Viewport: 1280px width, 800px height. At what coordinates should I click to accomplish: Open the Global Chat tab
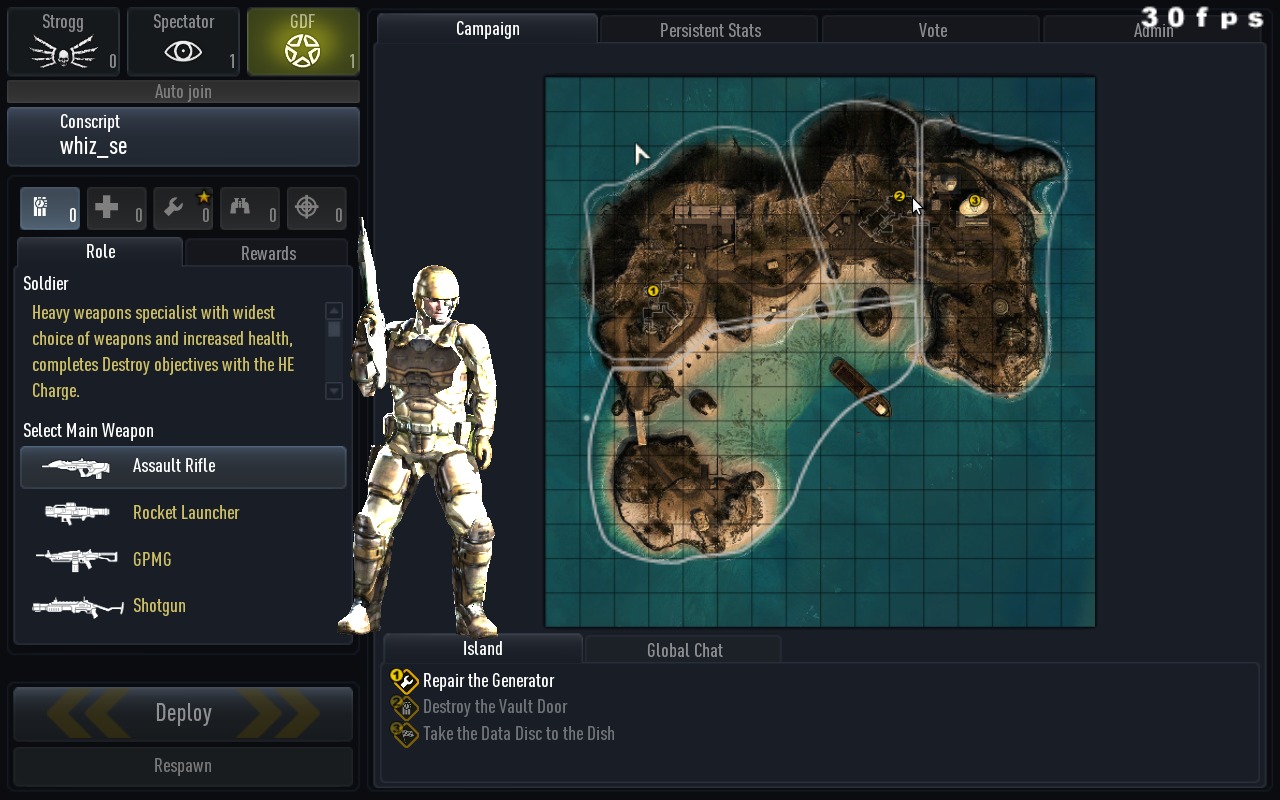click(684, 650)
